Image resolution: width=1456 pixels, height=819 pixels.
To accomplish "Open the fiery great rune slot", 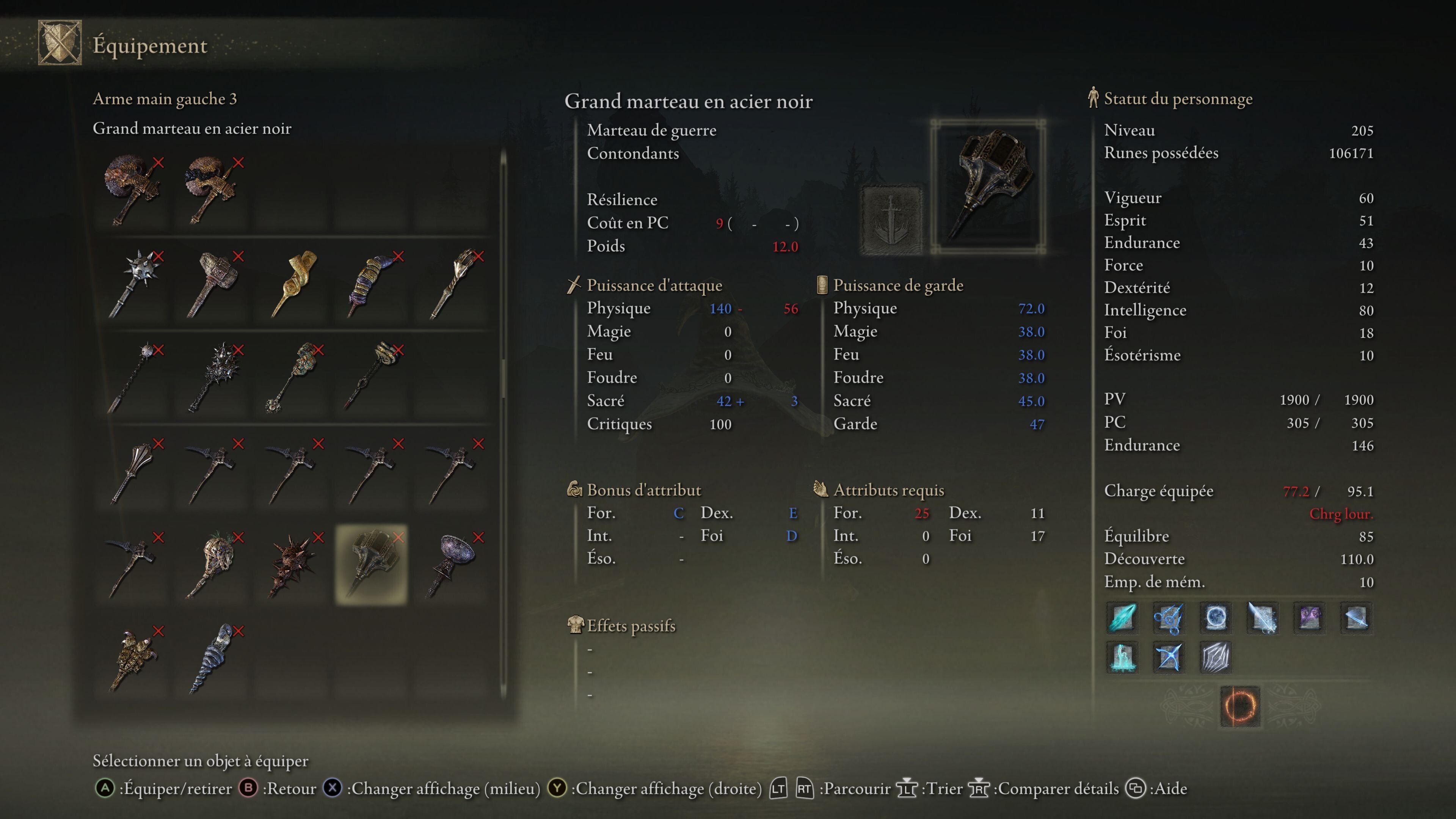I will pos(1239,706).
